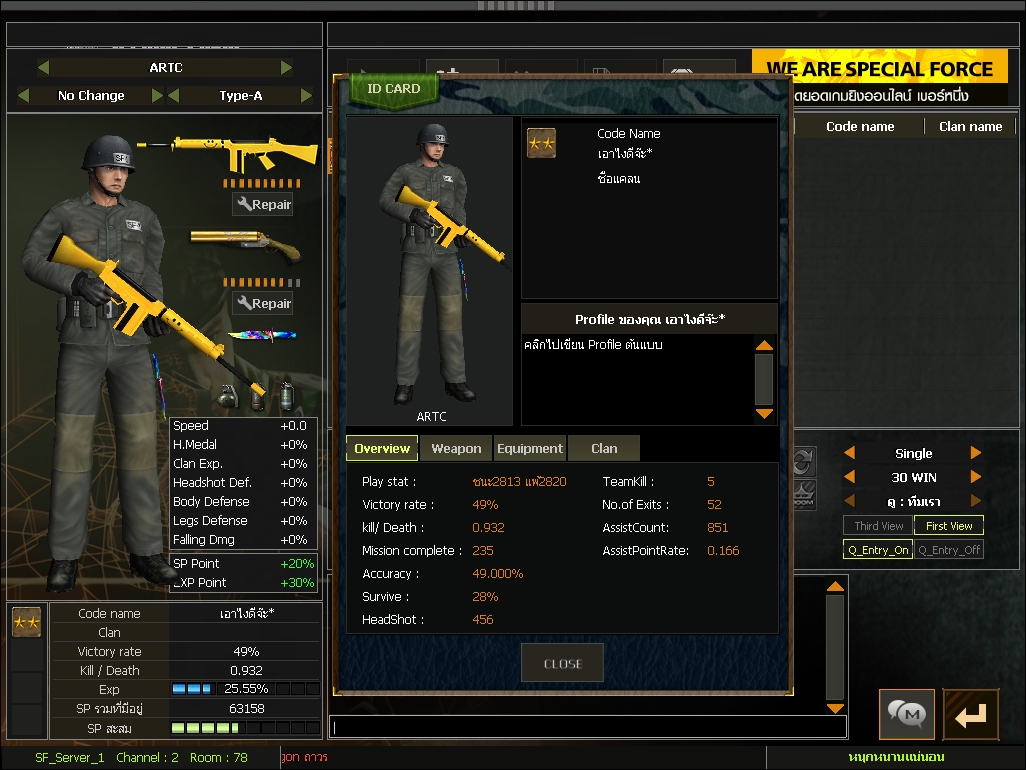Advance ARTC character with right arrow

[287, 68]
